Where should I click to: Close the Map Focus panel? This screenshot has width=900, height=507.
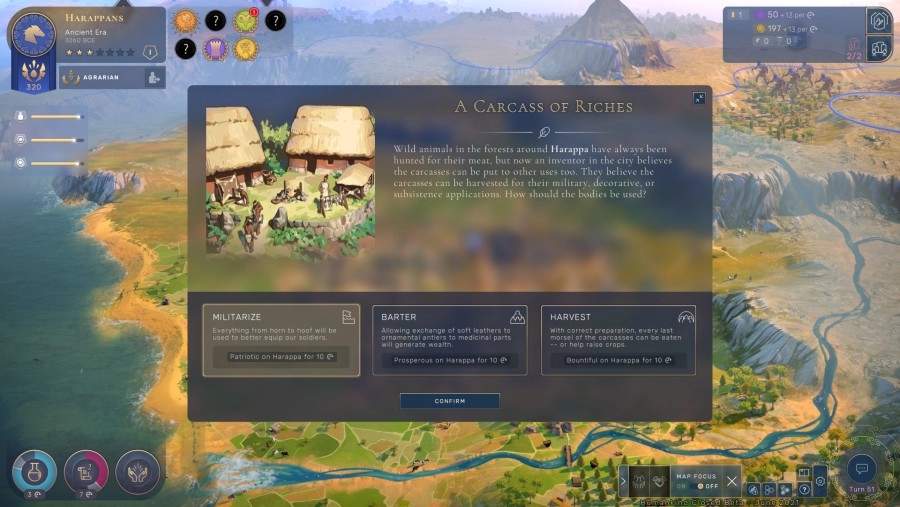pos(732,480)
